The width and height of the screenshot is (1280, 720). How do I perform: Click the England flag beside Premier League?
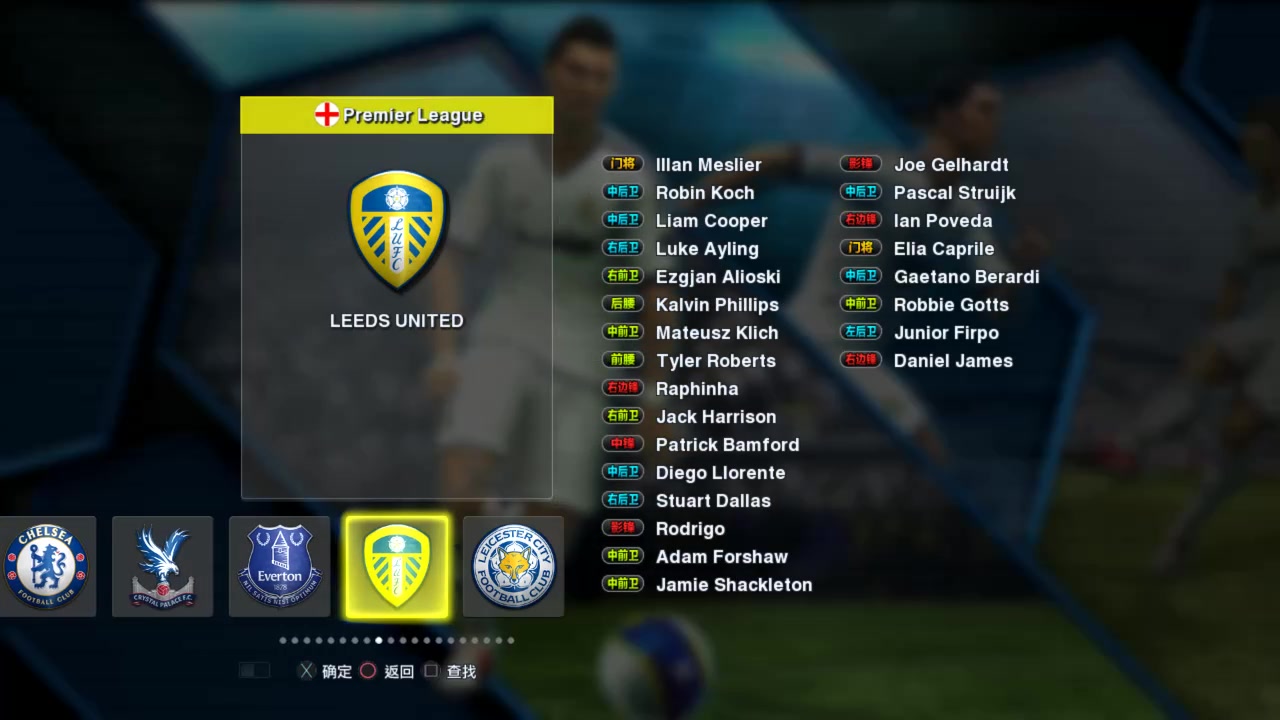tap(326, 114)
